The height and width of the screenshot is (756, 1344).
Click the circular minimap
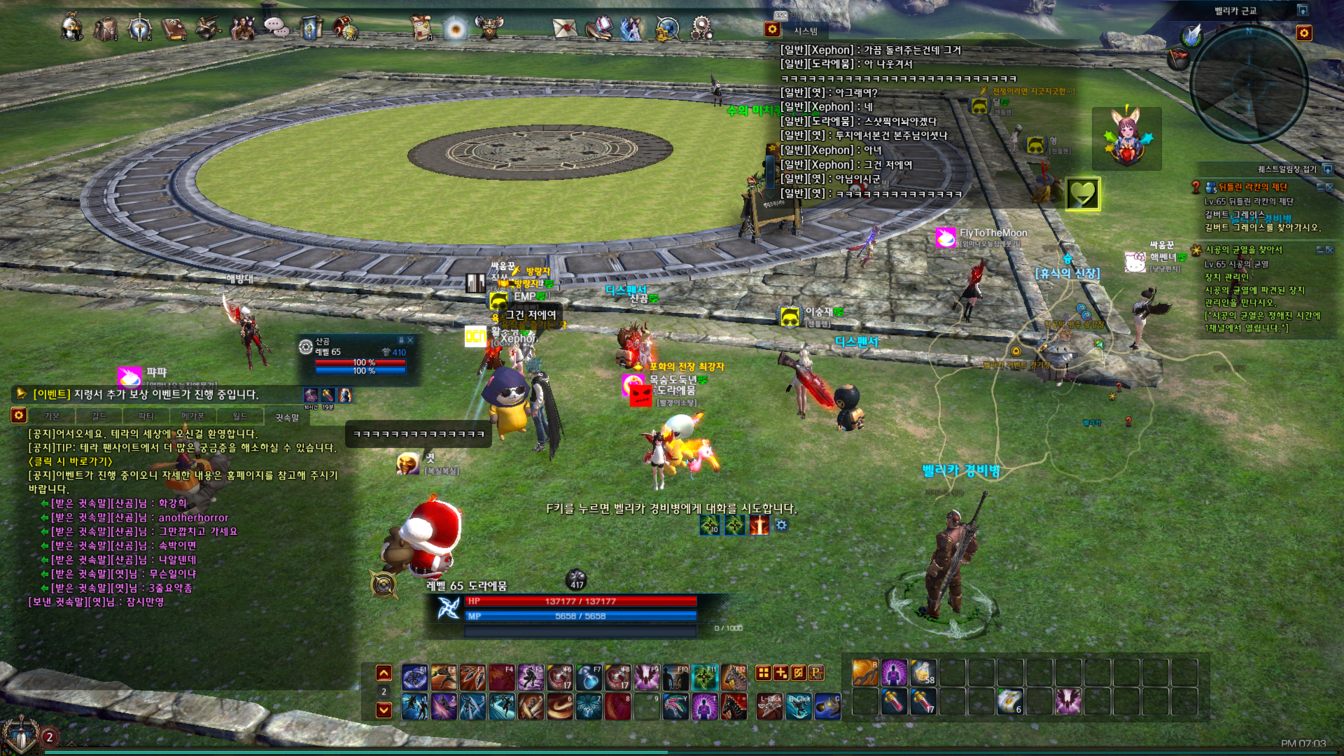pyautogui.click(x=1248, y=82)
